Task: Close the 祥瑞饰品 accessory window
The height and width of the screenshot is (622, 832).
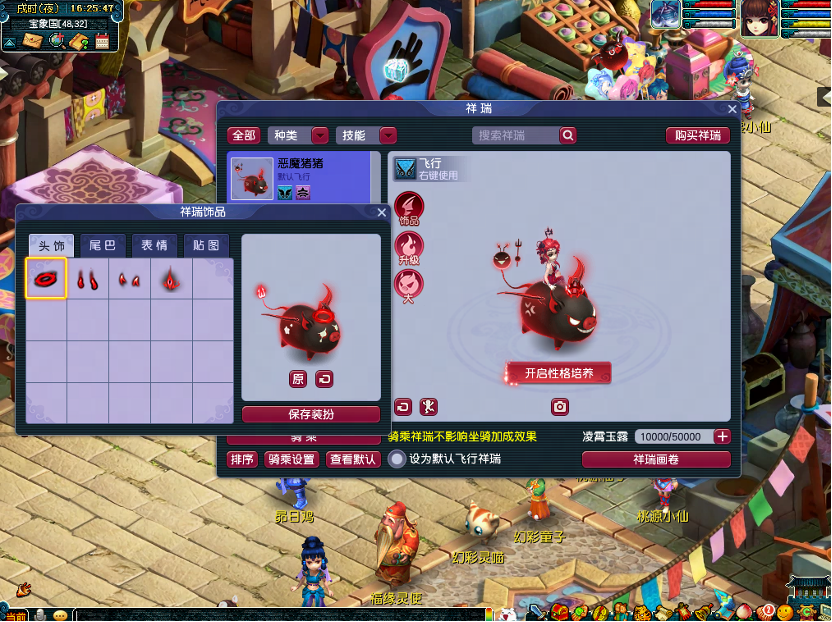Action: tap(381, 212)
